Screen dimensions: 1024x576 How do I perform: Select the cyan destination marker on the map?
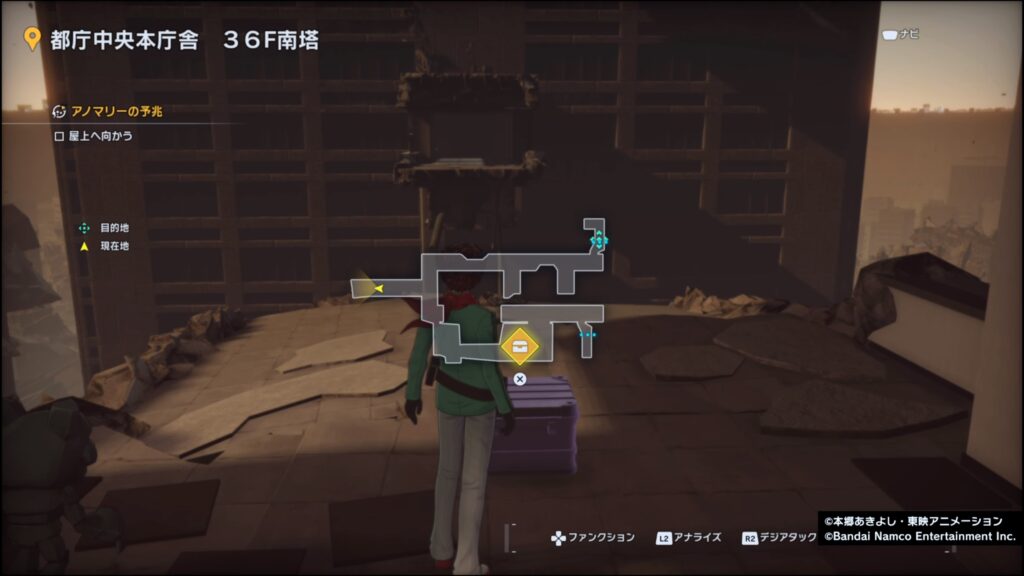pyautogui.click(x=598, y=240)
